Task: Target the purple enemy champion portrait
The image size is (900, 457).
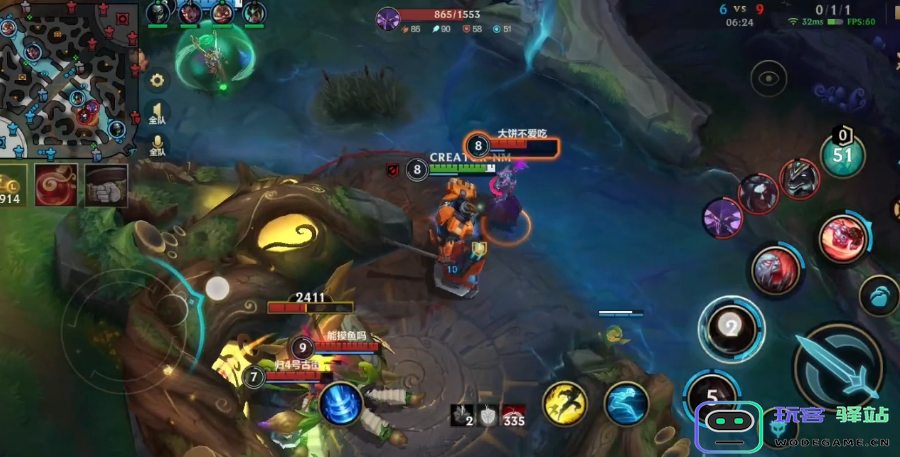Action: [x=722, y=217]
